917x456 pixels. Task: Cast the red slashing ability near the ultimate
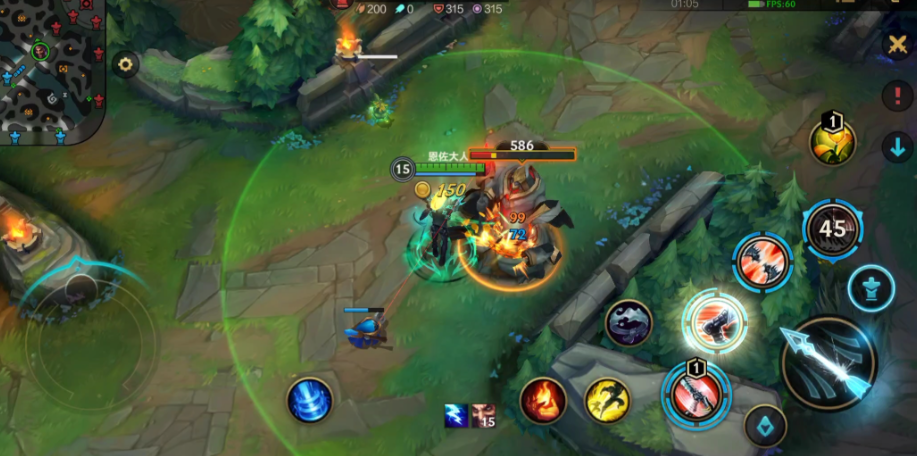(763, 262)
